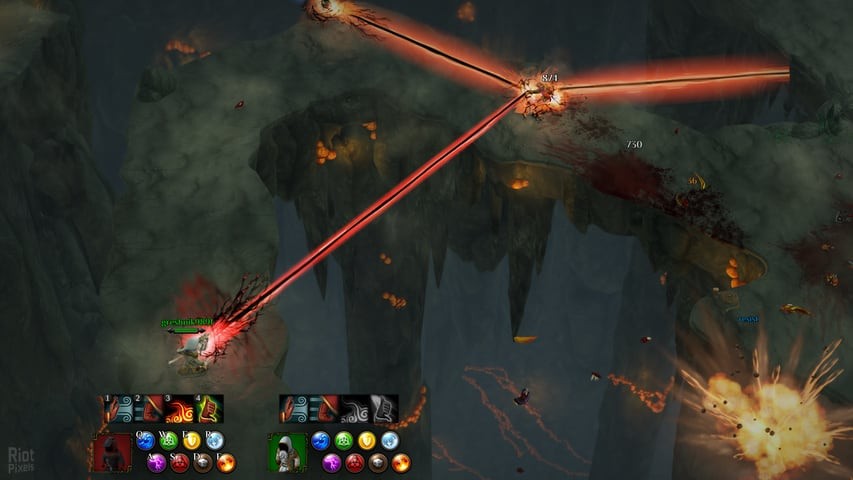Choose the red wizard's yellow shield element
Screen dimensions: 853x480
pyautogui.click(x=191, y=439)
